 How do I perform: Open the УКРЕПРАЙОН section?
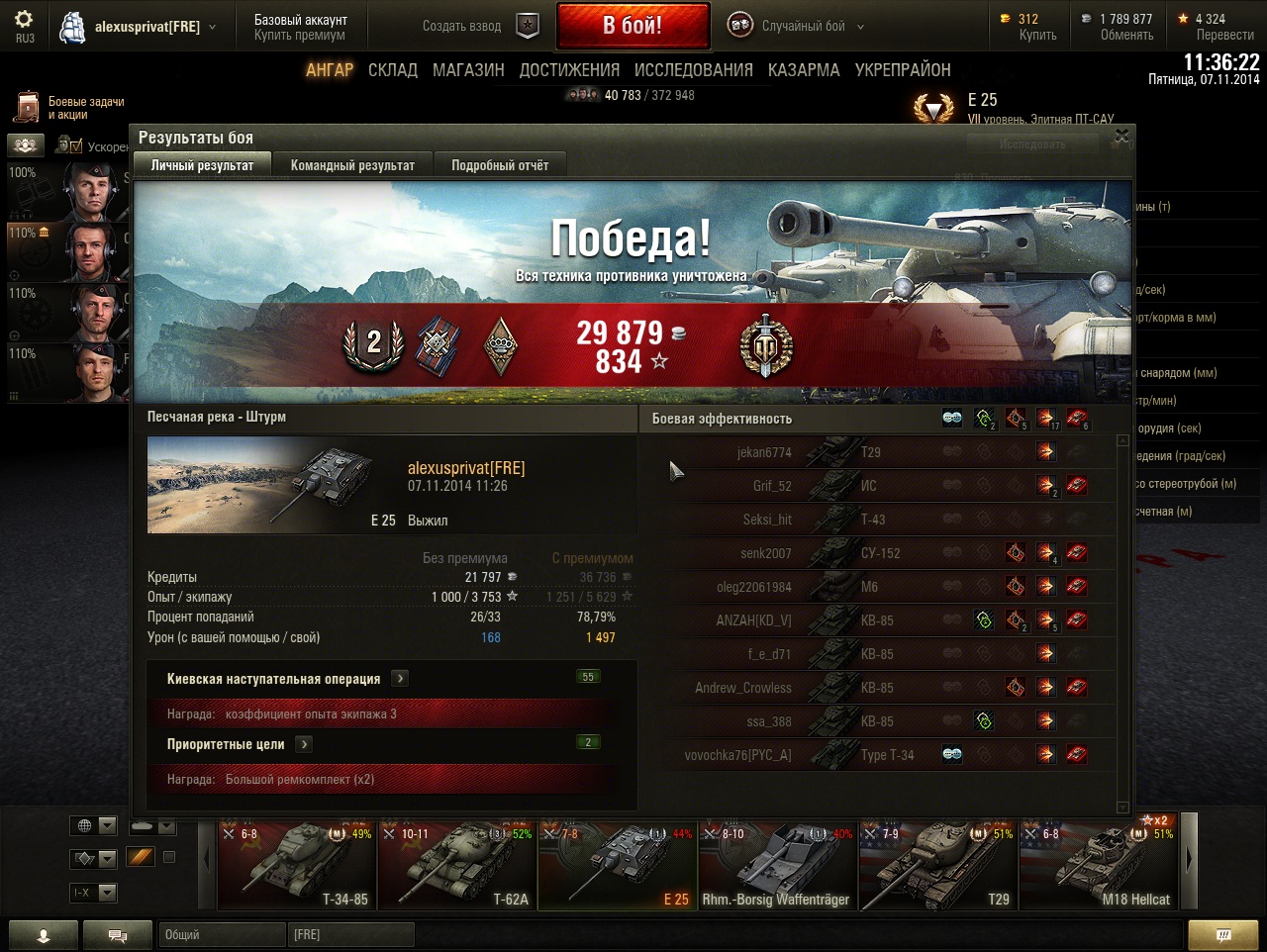click(903, 70)
